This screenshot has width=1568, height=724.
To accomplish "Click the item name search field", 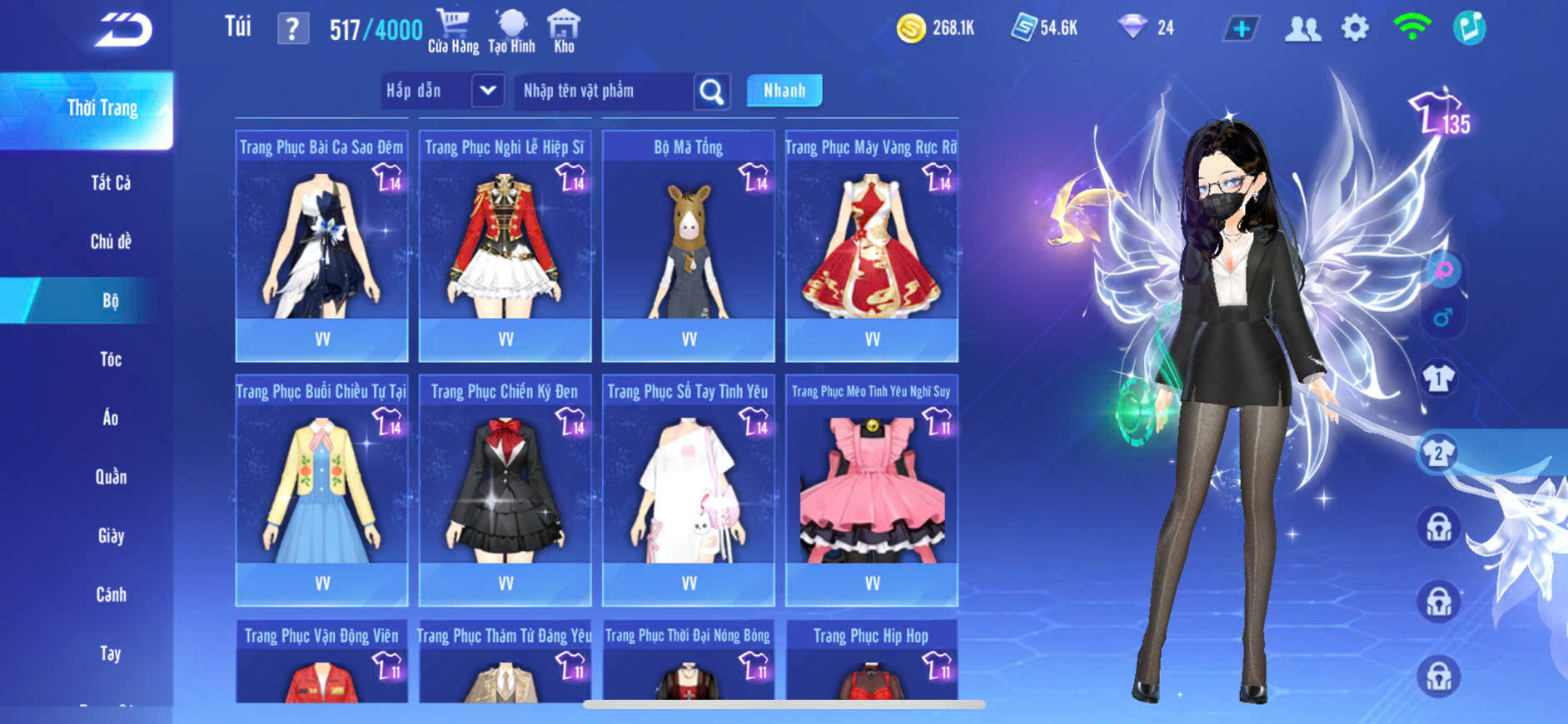I will [x=604, y=91].
